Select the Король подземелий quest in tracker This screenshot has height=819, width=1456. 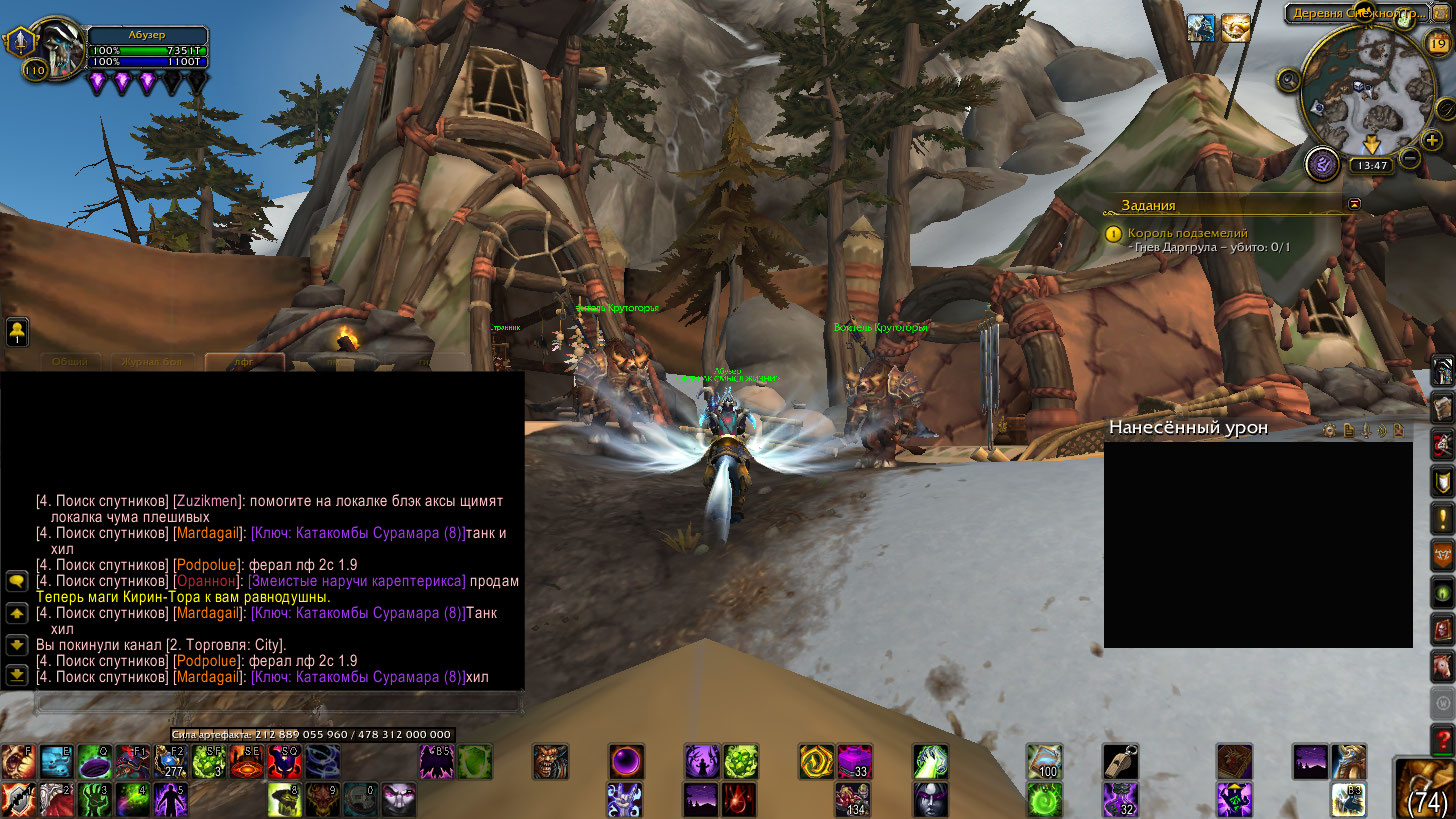point(1173,233)
